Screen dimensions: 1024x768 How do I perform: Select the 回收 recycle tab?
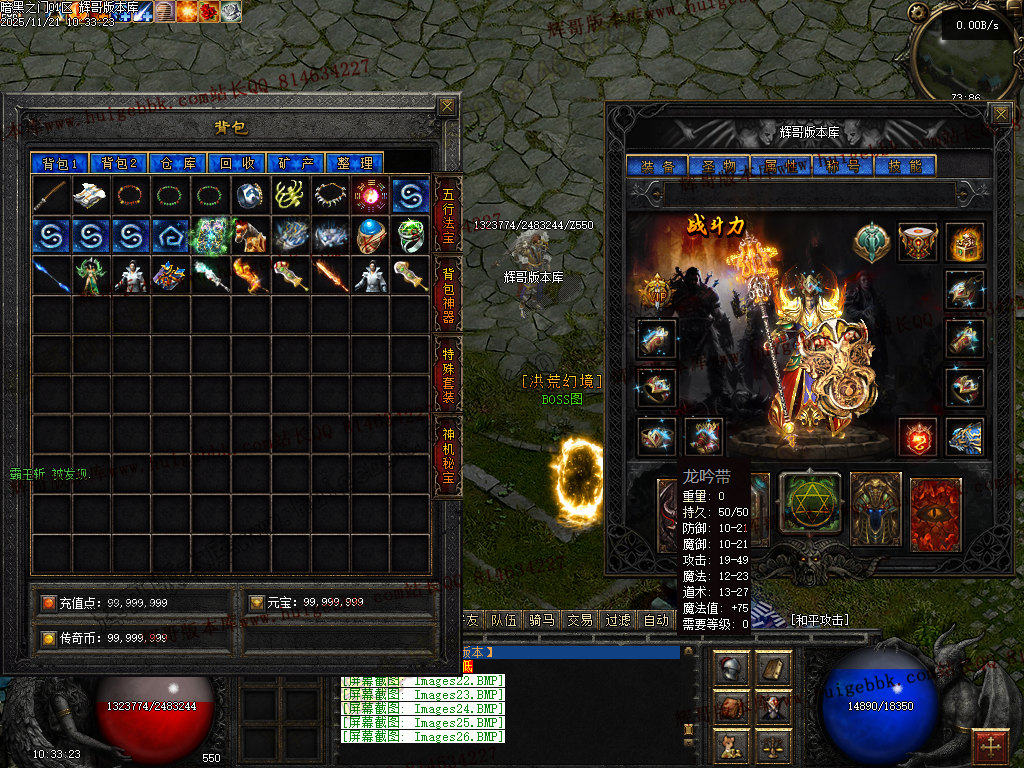[237, 163]
